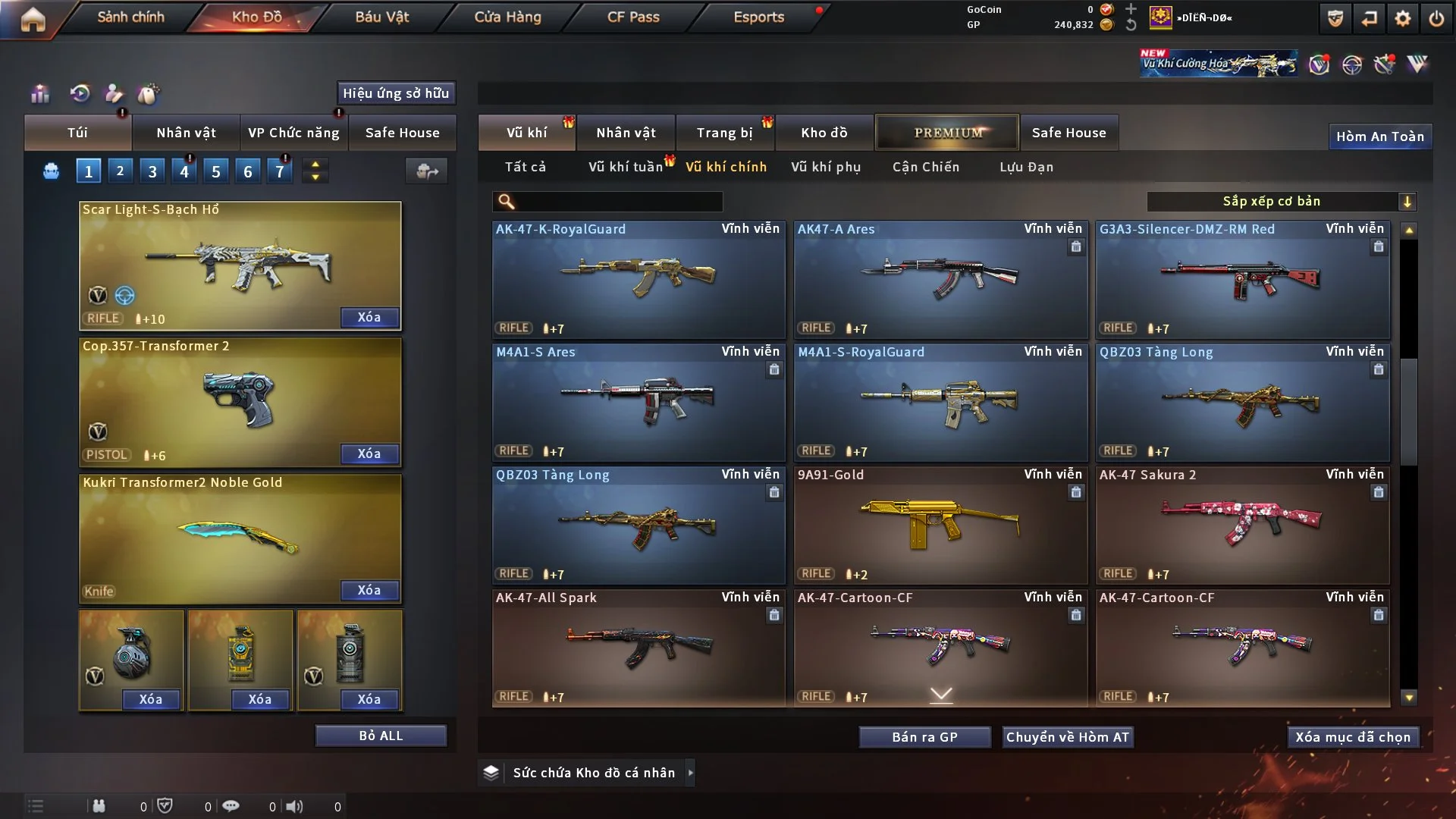Open the Hòm An Toàn safe box
The height and width of the screenshot is (819, 1456).
pyautogui.click(x=1379, y=136)
